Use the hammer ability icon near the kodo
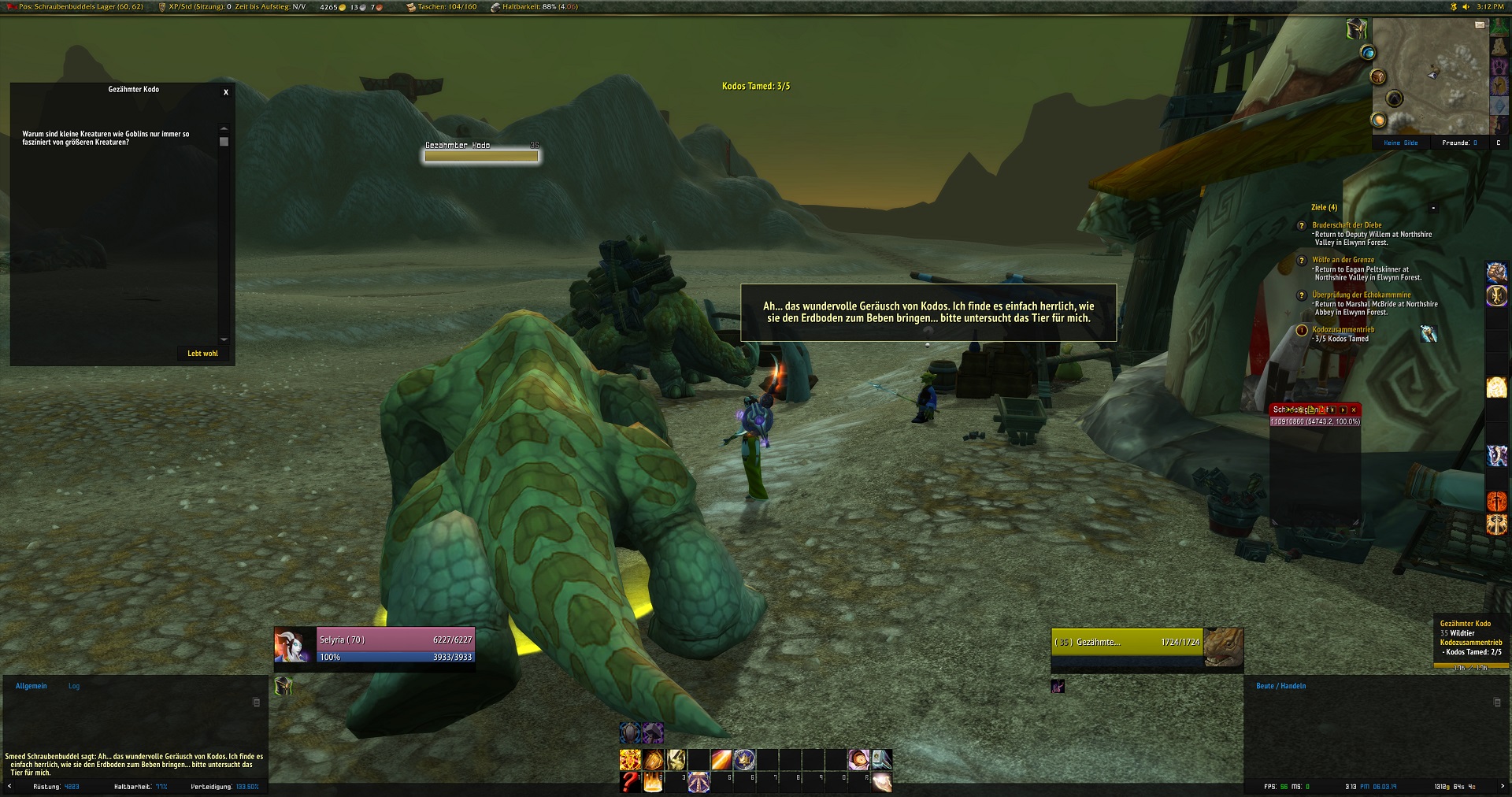 (x=653, y=734)
